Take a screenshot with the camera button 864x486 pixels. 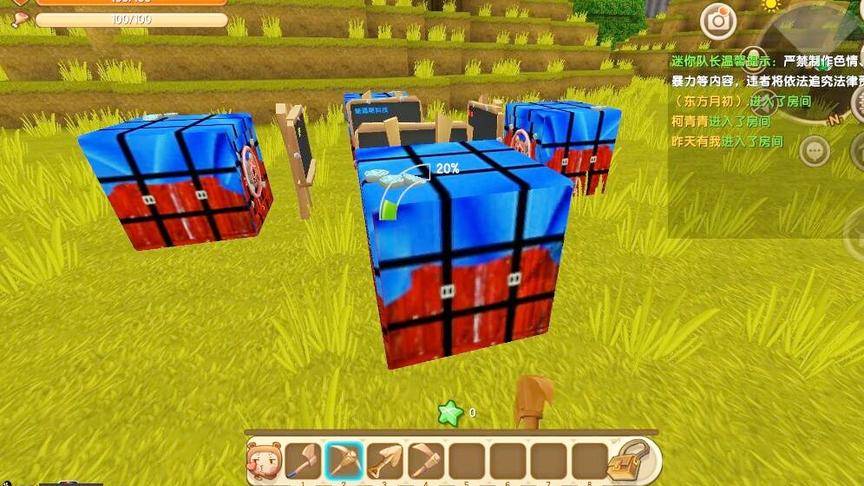tap(717, 21)
